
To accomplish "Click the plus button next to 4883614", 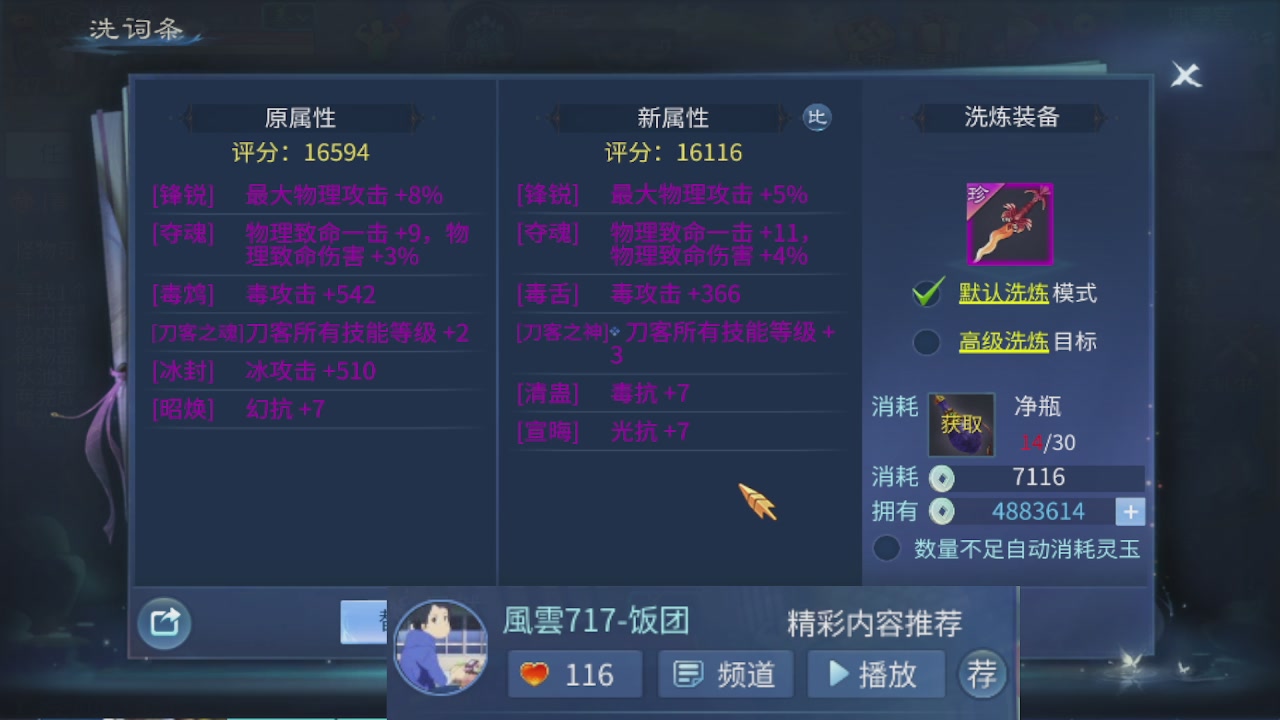I will [1130, 511].
